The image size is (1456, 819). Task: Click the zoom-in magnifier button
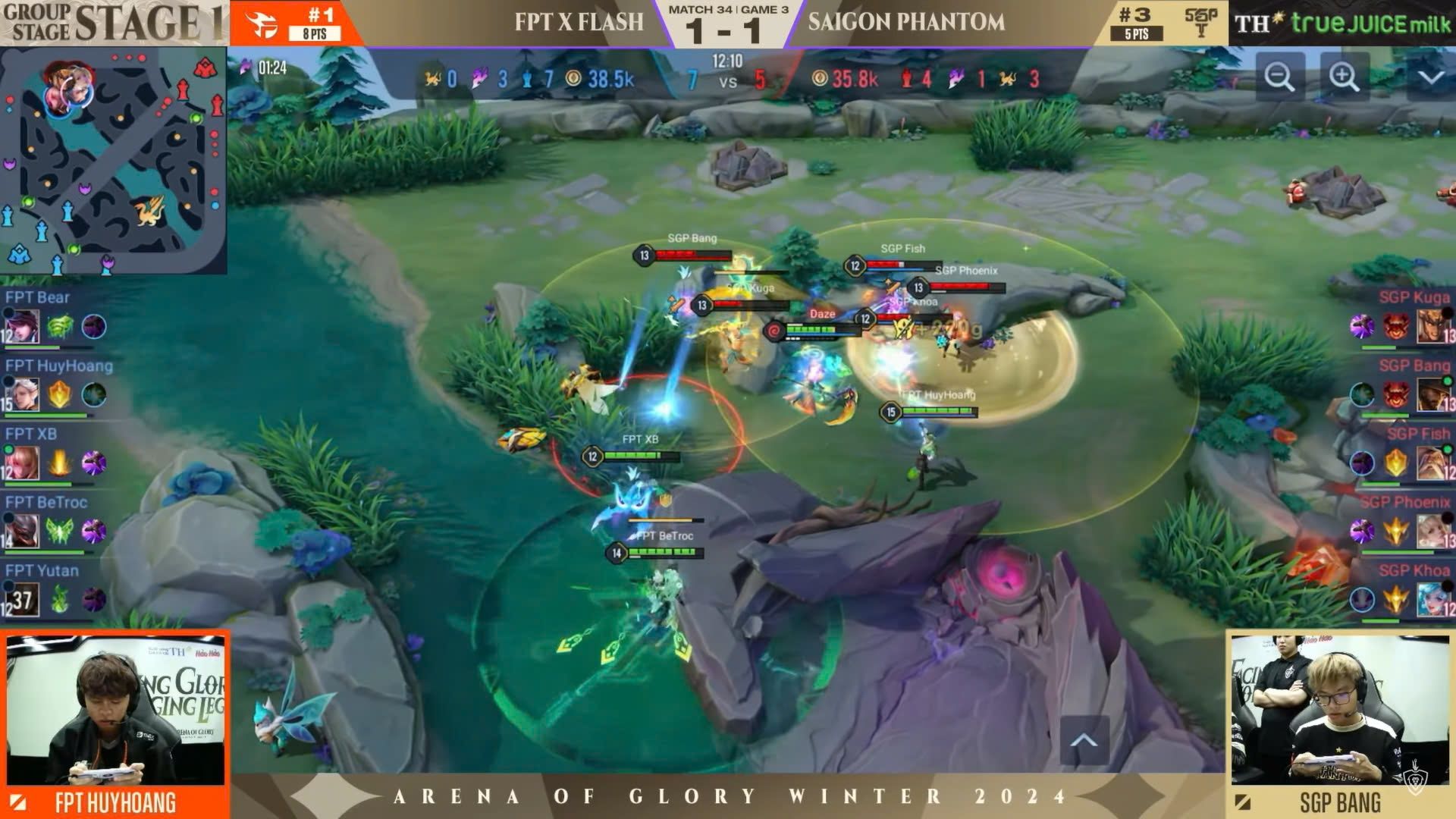tap(1344, 77)
